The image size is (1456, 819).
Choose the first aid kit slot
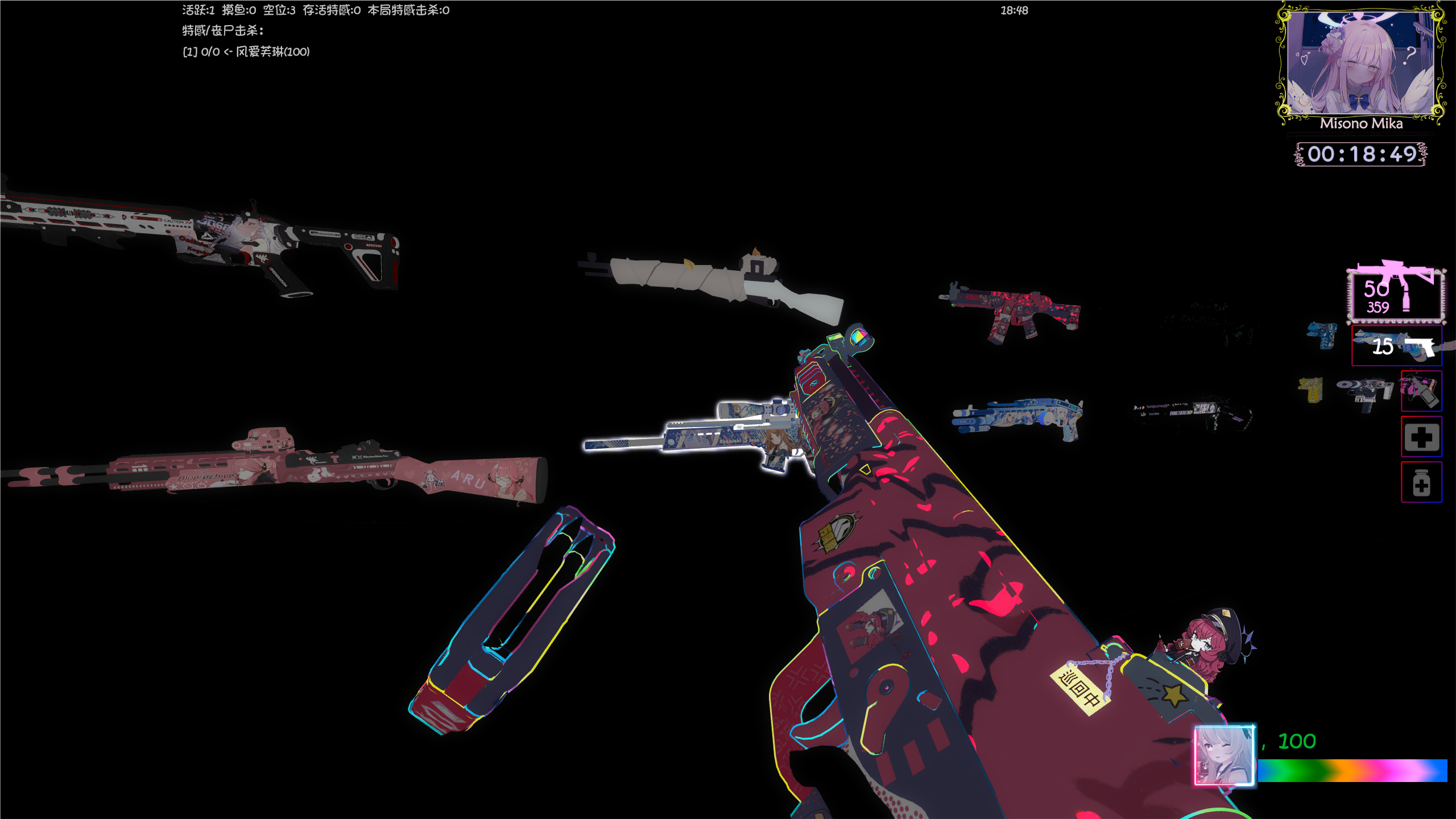click(1421, 437)
